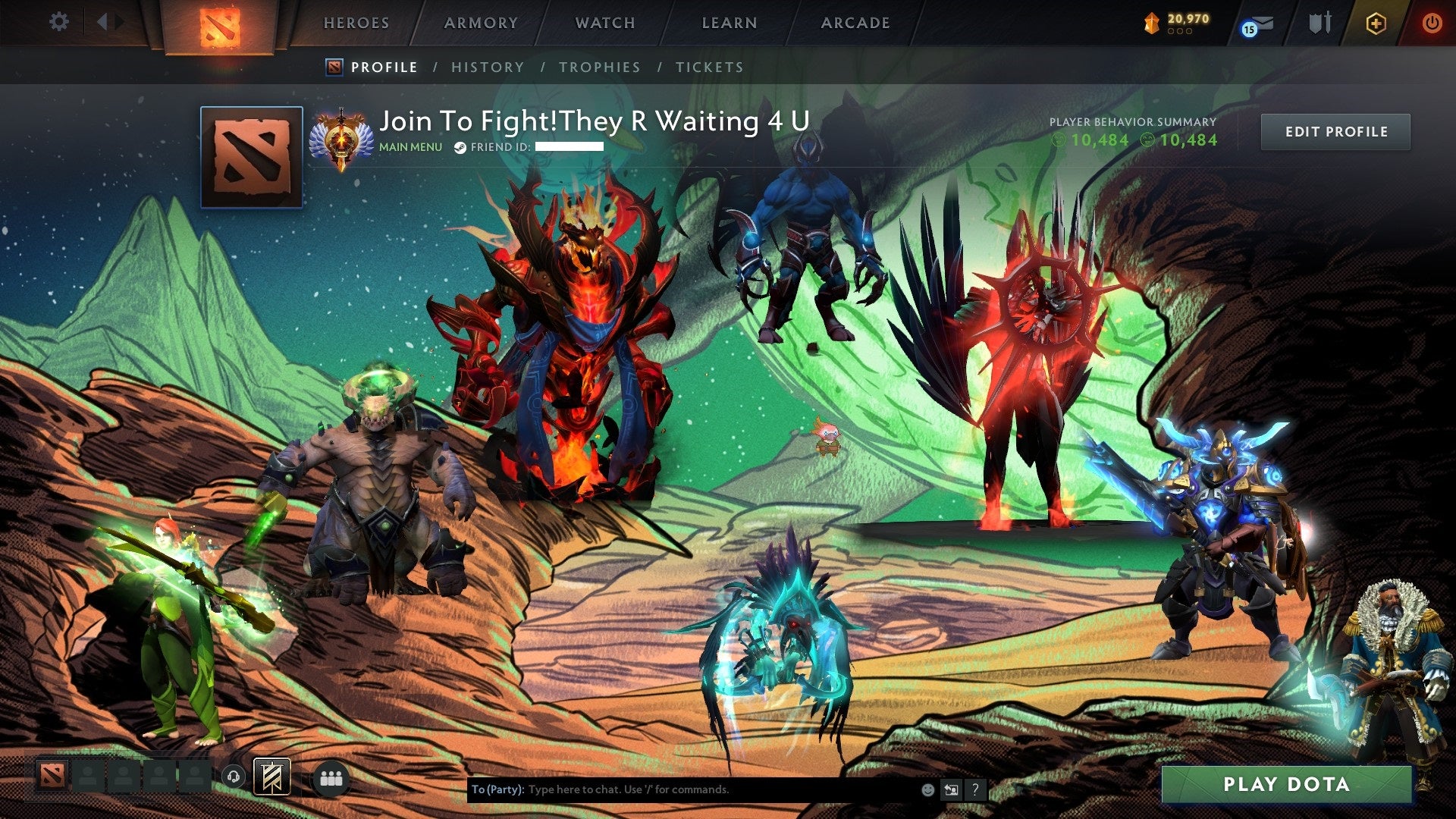Open the Arcade menu
The image size is (1456, 819).
pos(855,23)
